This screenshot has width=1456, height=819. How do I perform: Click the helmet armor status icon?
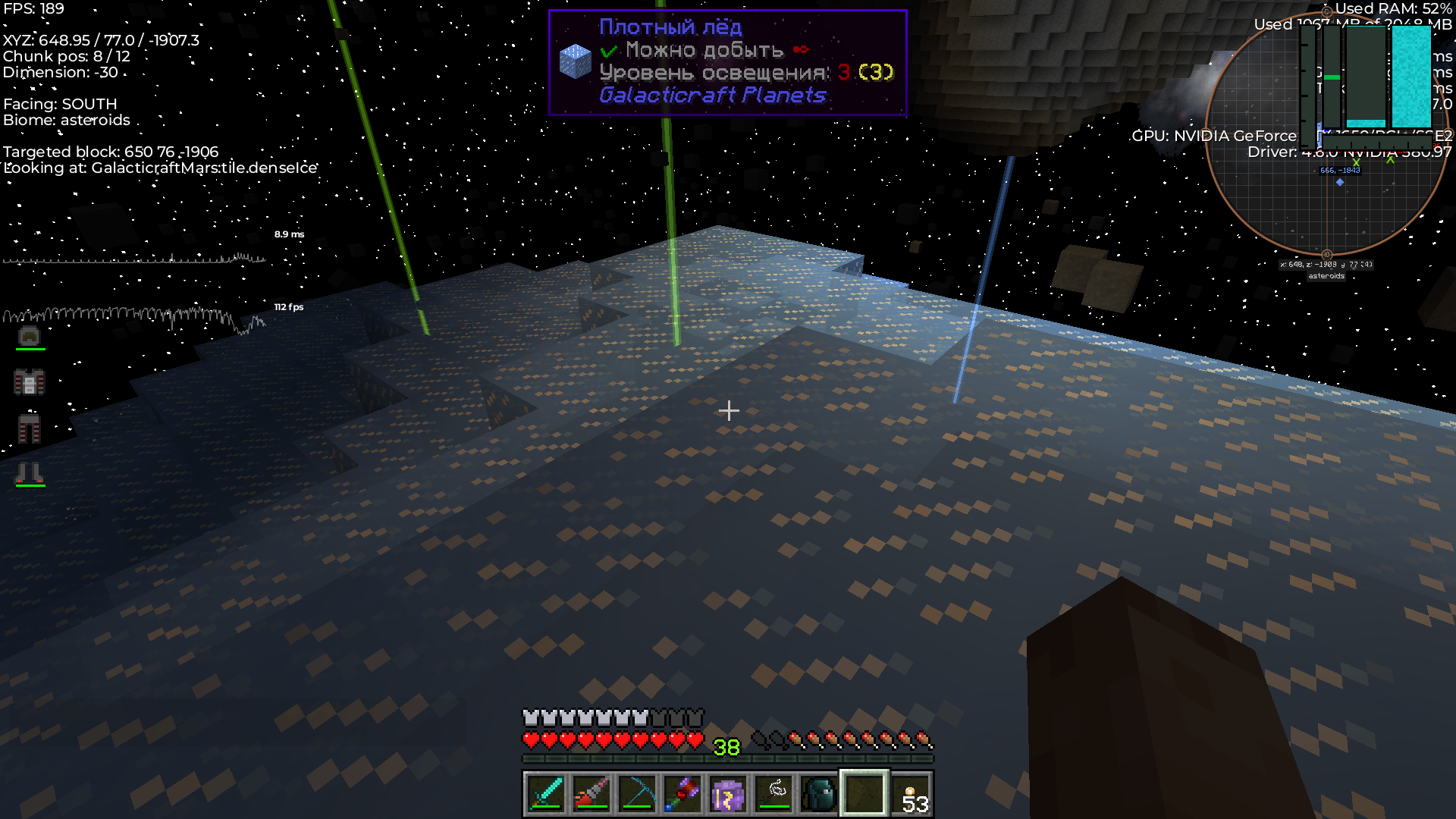(30, 336)
